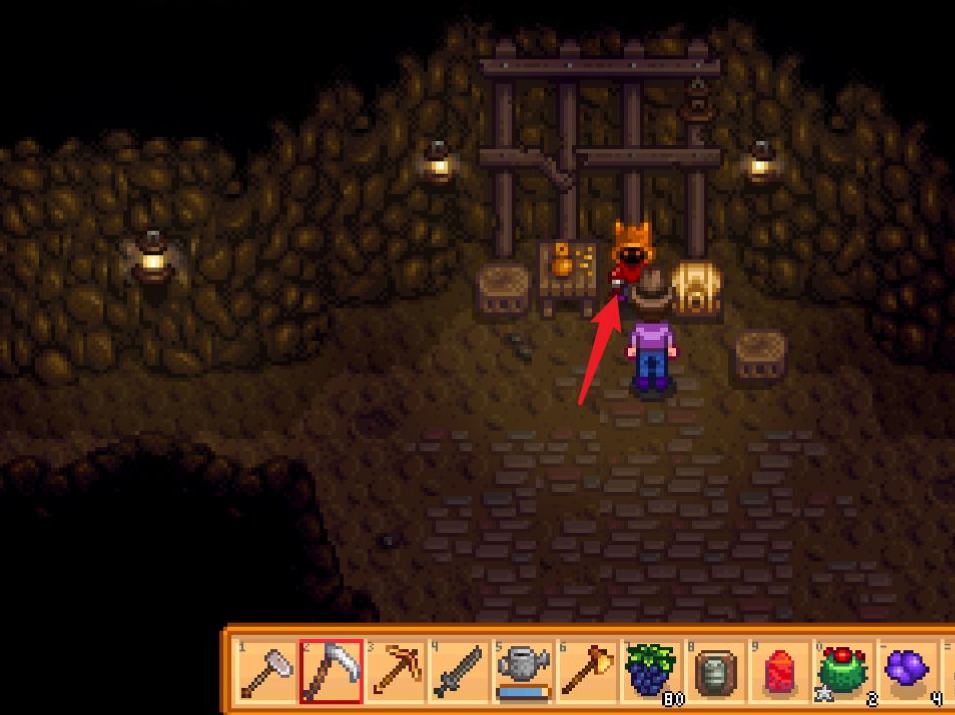Choose the stone tablet item slot
The width and height of the screenshot is (955, 715).
[x=716, y=670]
